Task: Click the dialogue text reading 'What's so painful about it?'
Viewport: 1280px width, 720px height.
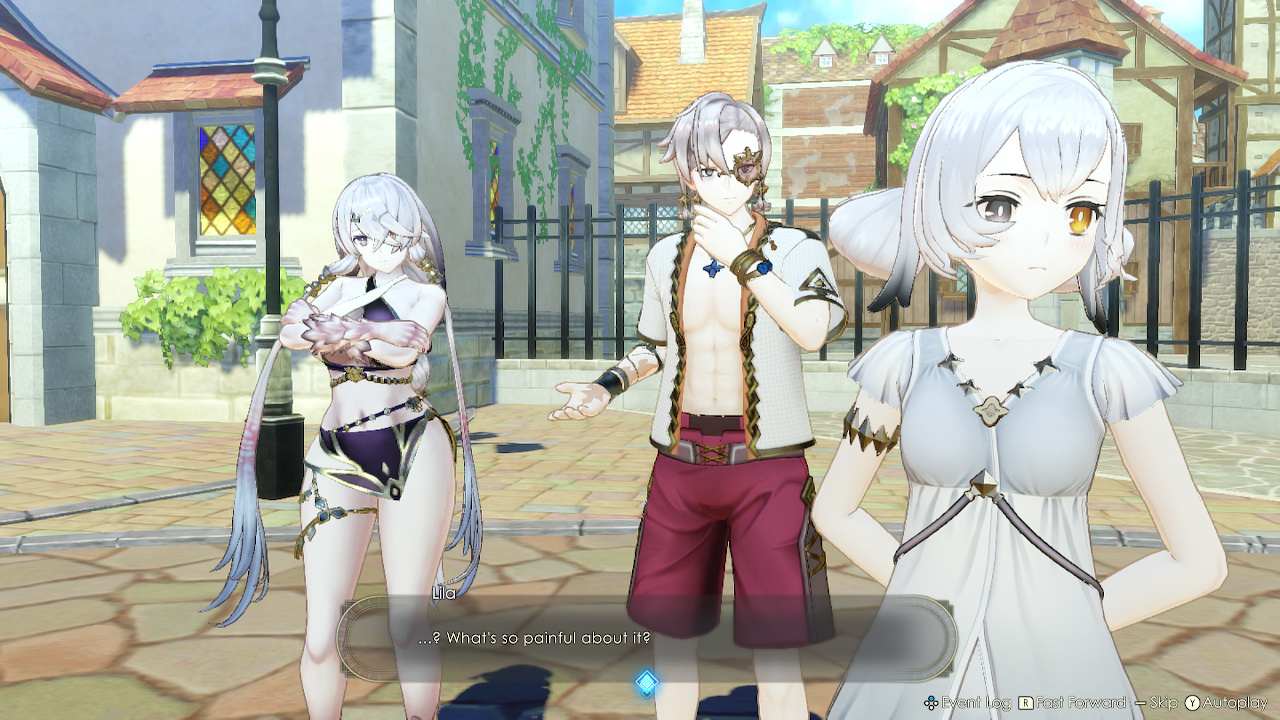Action: 534,638
